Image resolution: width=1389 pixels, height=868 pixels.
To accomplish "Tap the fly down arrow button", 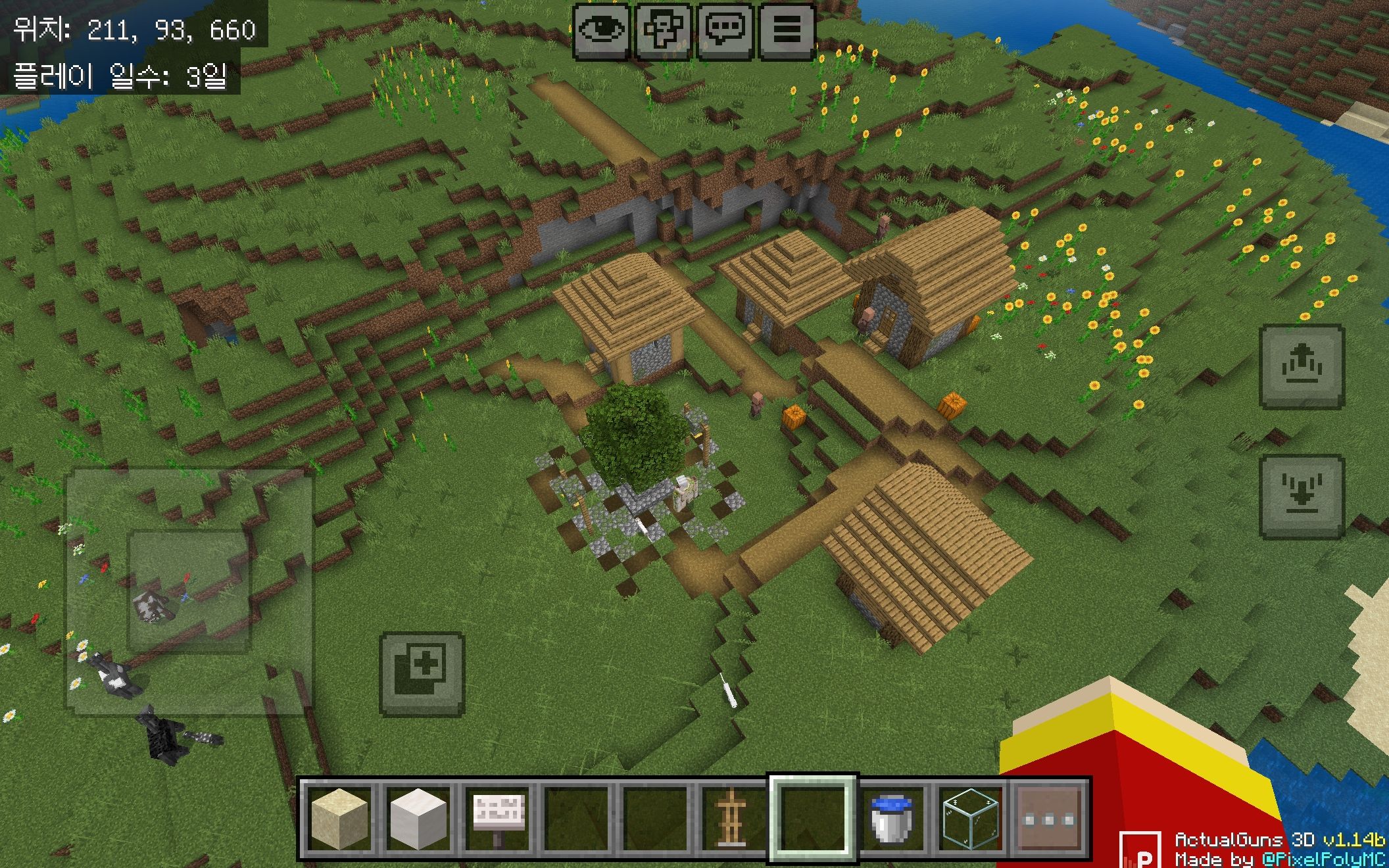I will click(x=1301, y=496).
